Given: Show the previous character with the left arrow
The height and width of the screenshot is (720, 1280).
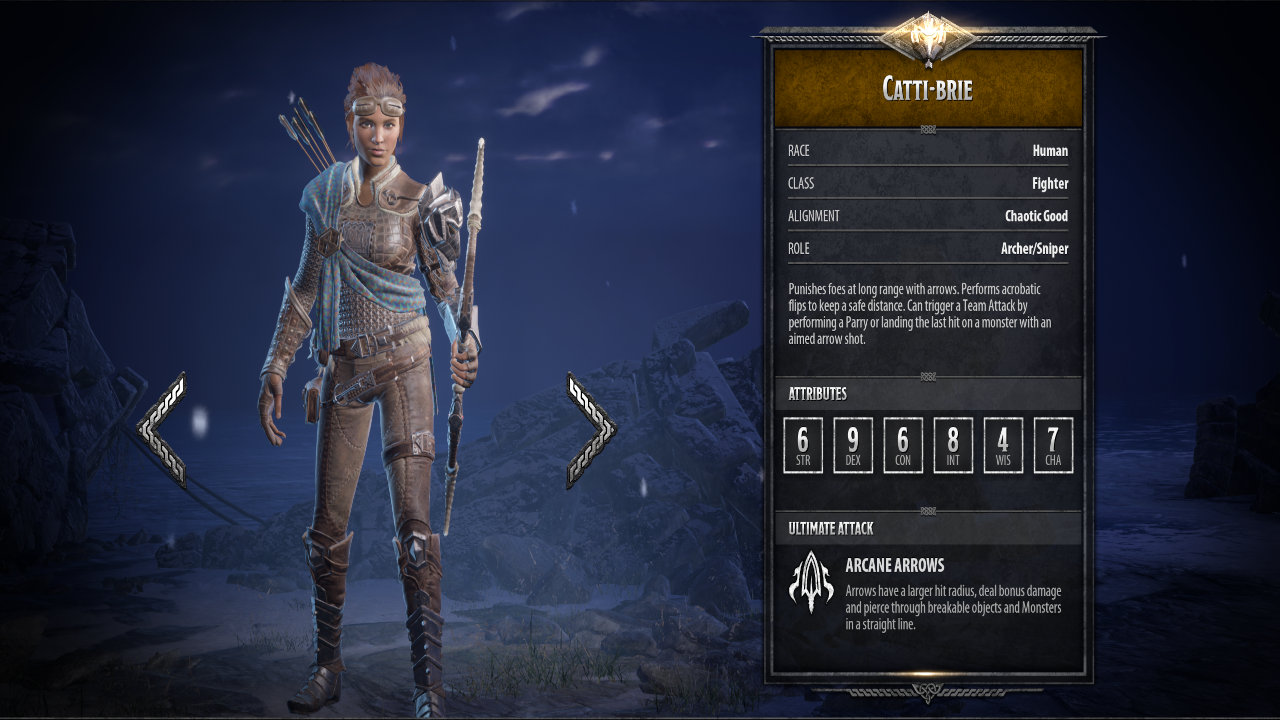Looking at the screenshot, I should click(x=163, y=430).
